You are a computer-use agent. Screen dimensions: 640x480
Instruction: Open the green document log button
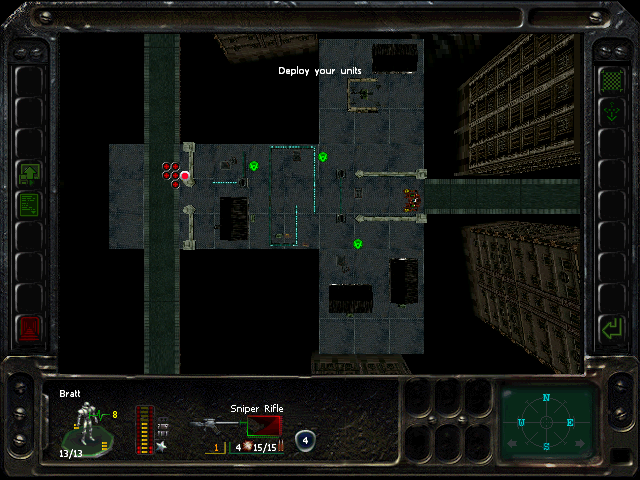coord(29,205)
